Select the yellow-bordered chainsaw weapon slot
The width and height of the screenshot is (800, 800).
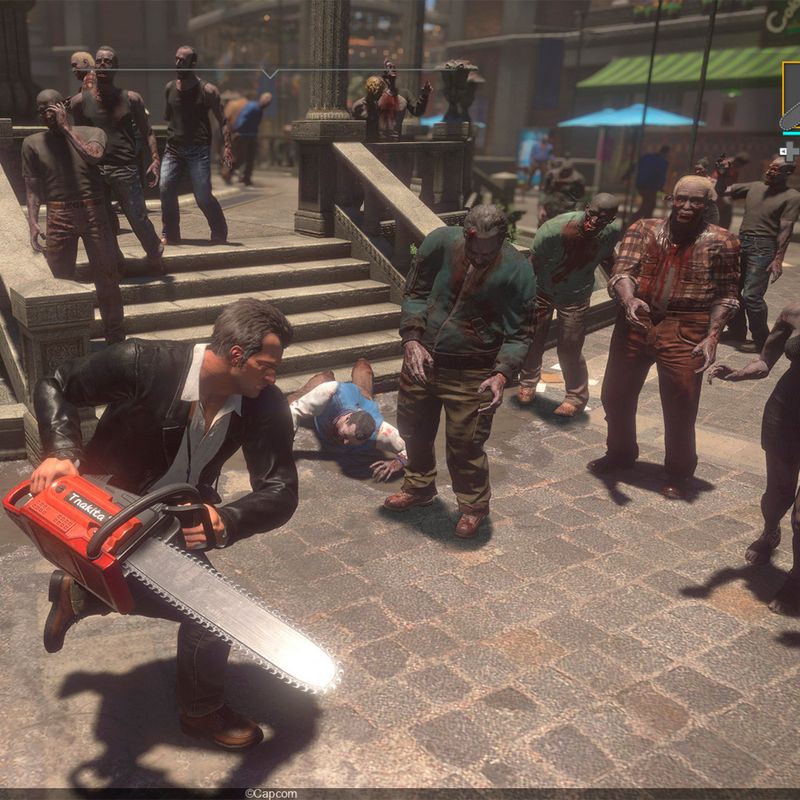pos(791,97)
